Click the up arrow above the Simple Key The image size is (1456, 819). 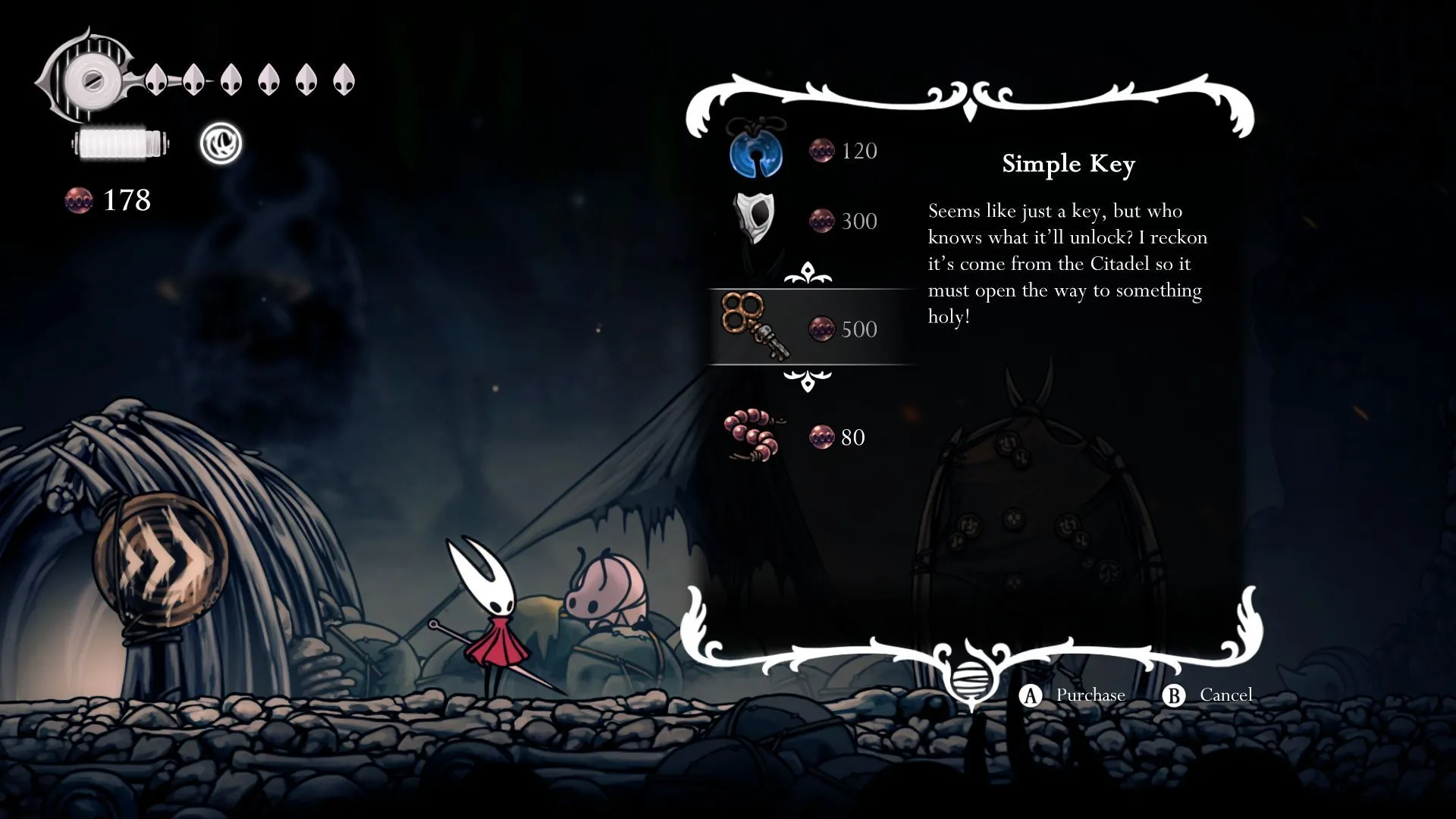(808, 274)
